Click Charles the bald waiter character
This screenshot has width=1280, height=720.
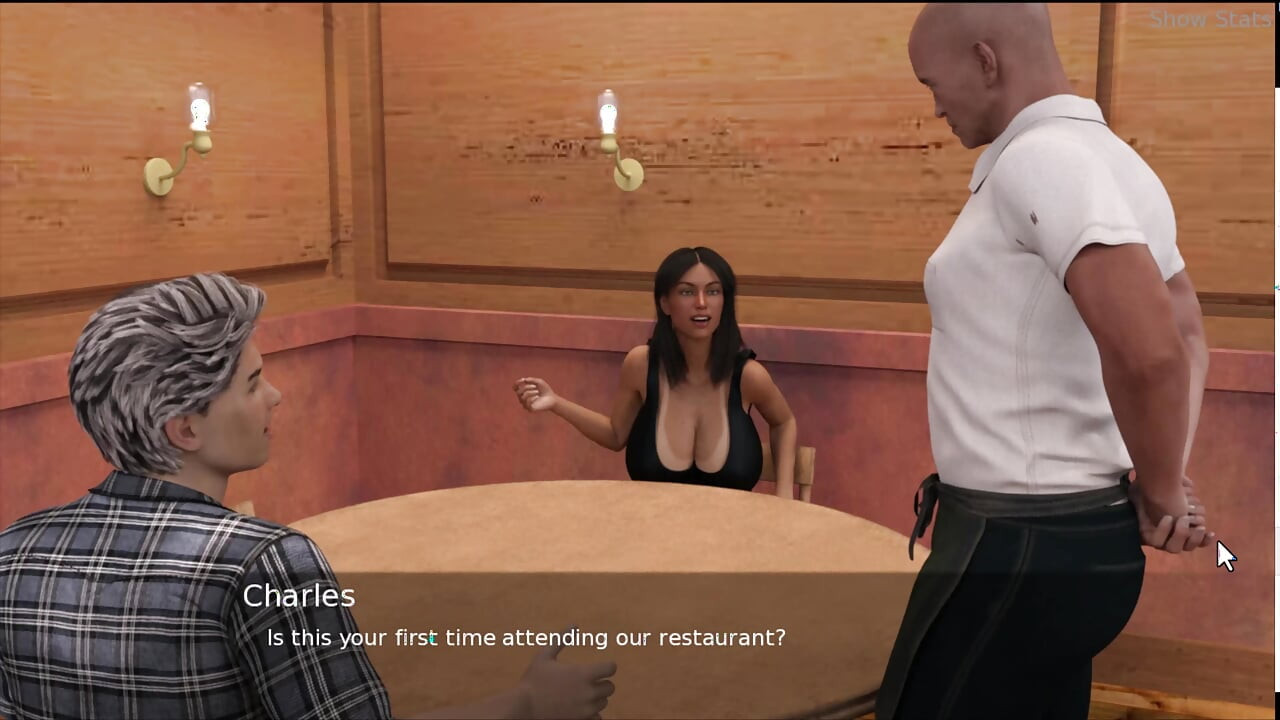(1010, 250)
